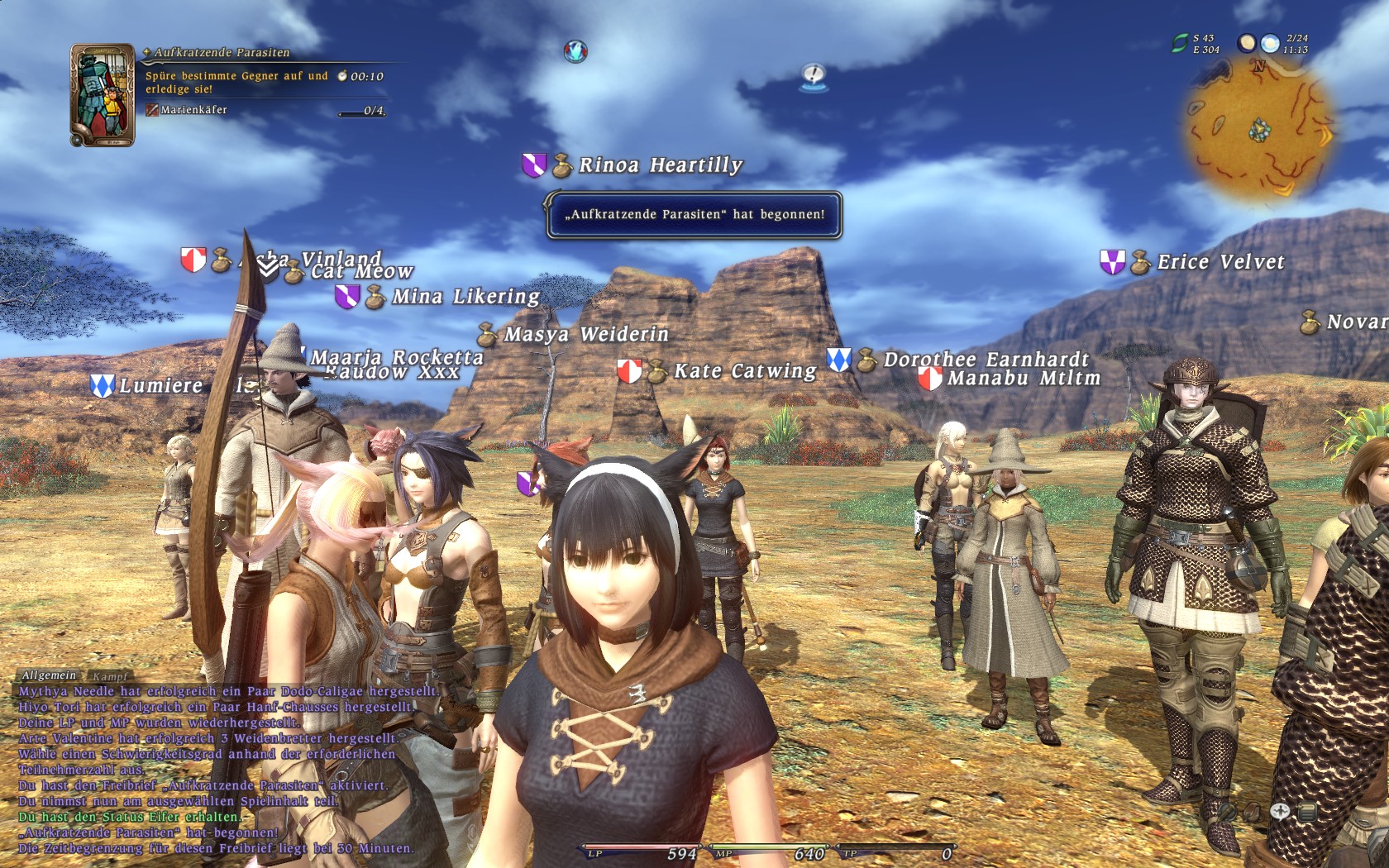
Task: Target Dorothee Earnhardt's nameplate
Action: 986,360
